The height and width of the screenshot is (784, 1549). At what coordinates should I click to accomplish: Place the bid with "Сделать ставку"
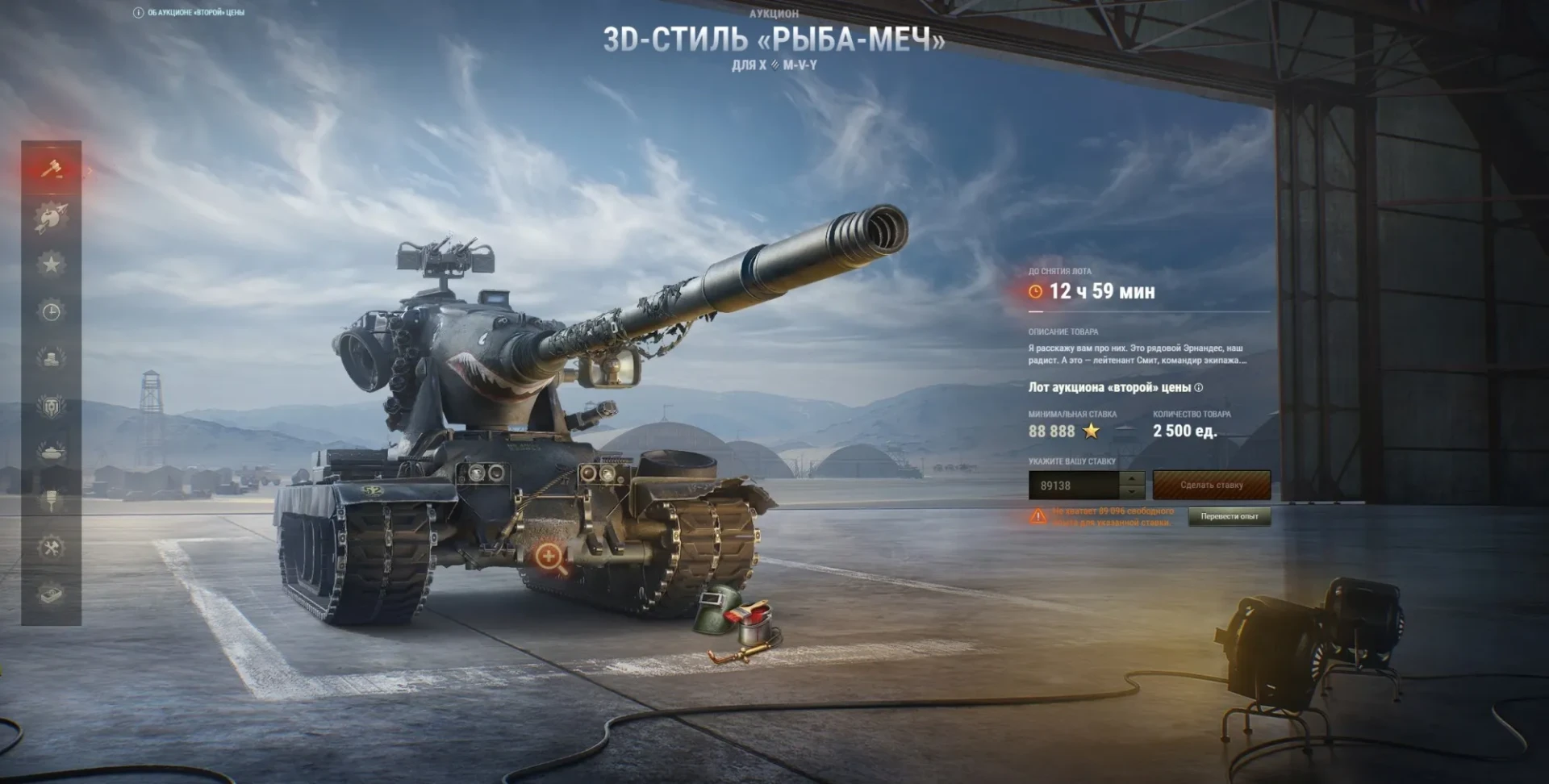1211,486
